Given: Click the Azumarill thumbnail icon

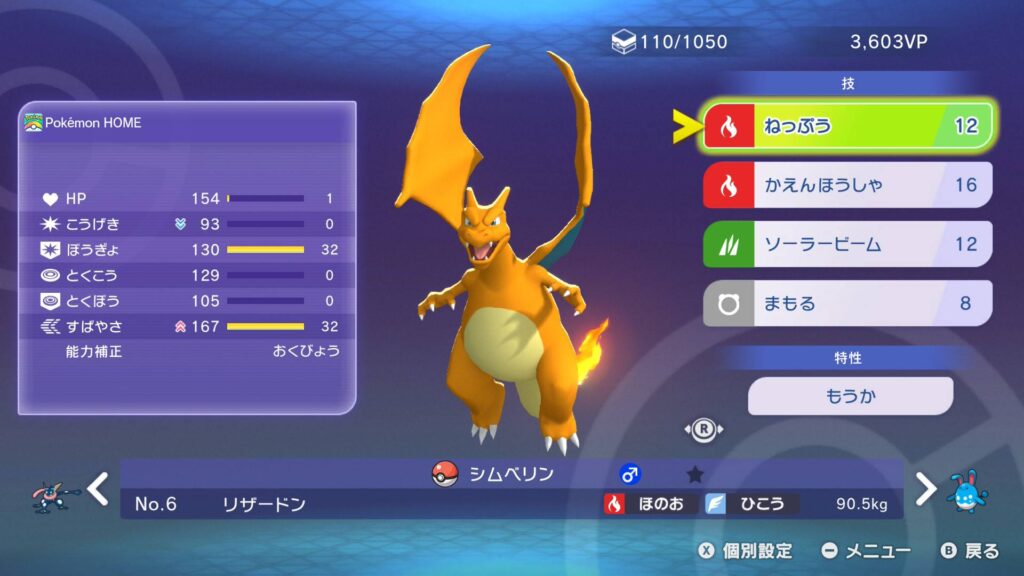Looking at the screenshot, I should pyautogui.click(x=968, y=490).
